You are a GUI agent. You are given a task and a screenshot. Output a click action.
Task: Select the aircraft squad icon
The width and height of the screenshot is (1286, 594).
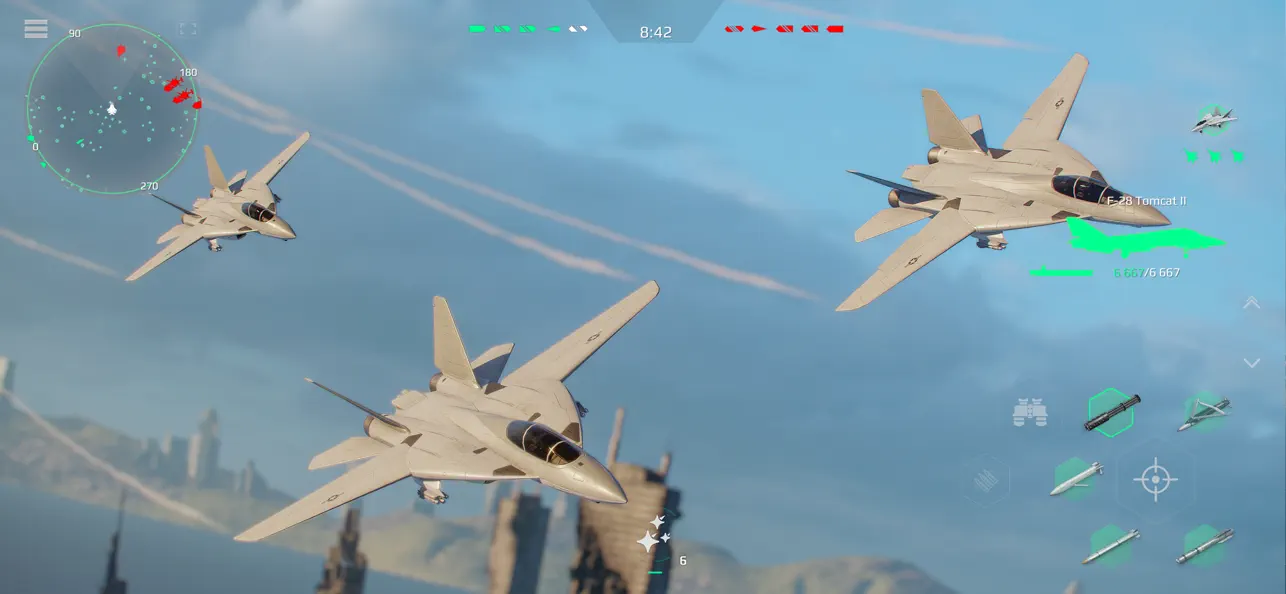click(1214, 121)
